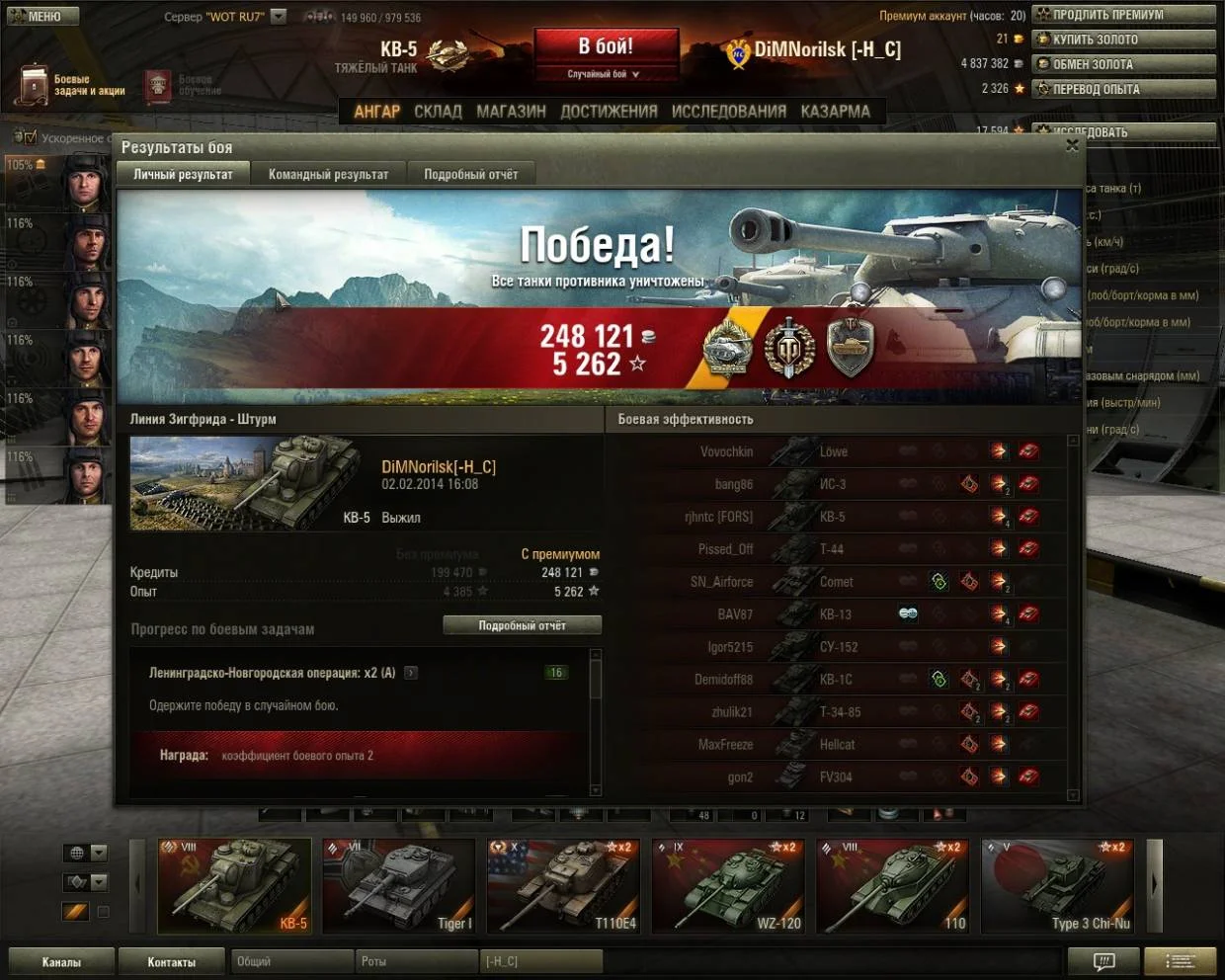Go to СКЛАД in top navigation
Screen dimensions: 1225x980
coord(438,112)
